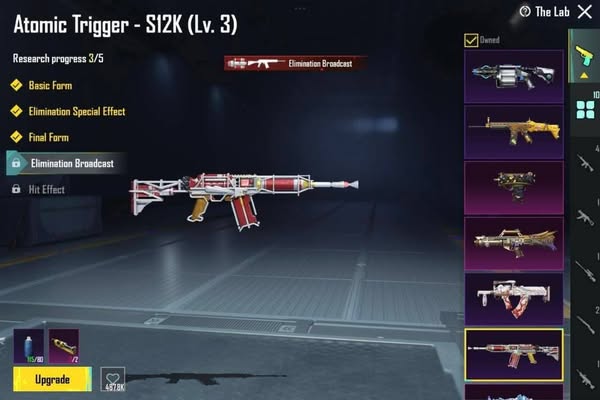Pick the grenade launcher skin thumbnail

click(513, 75)
